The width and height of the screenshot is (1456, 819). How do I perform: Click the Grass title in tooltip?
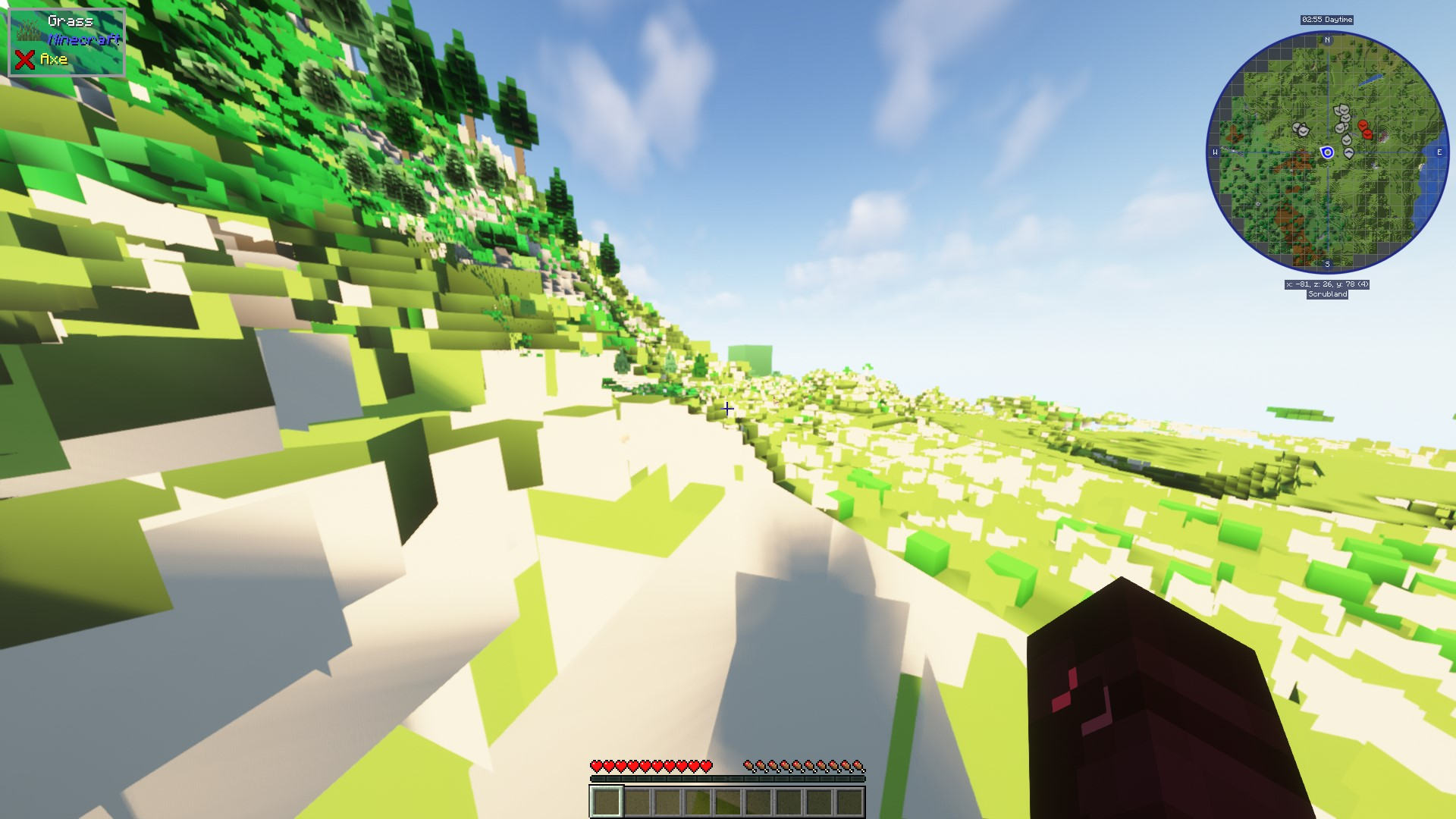tap(71, 20)
